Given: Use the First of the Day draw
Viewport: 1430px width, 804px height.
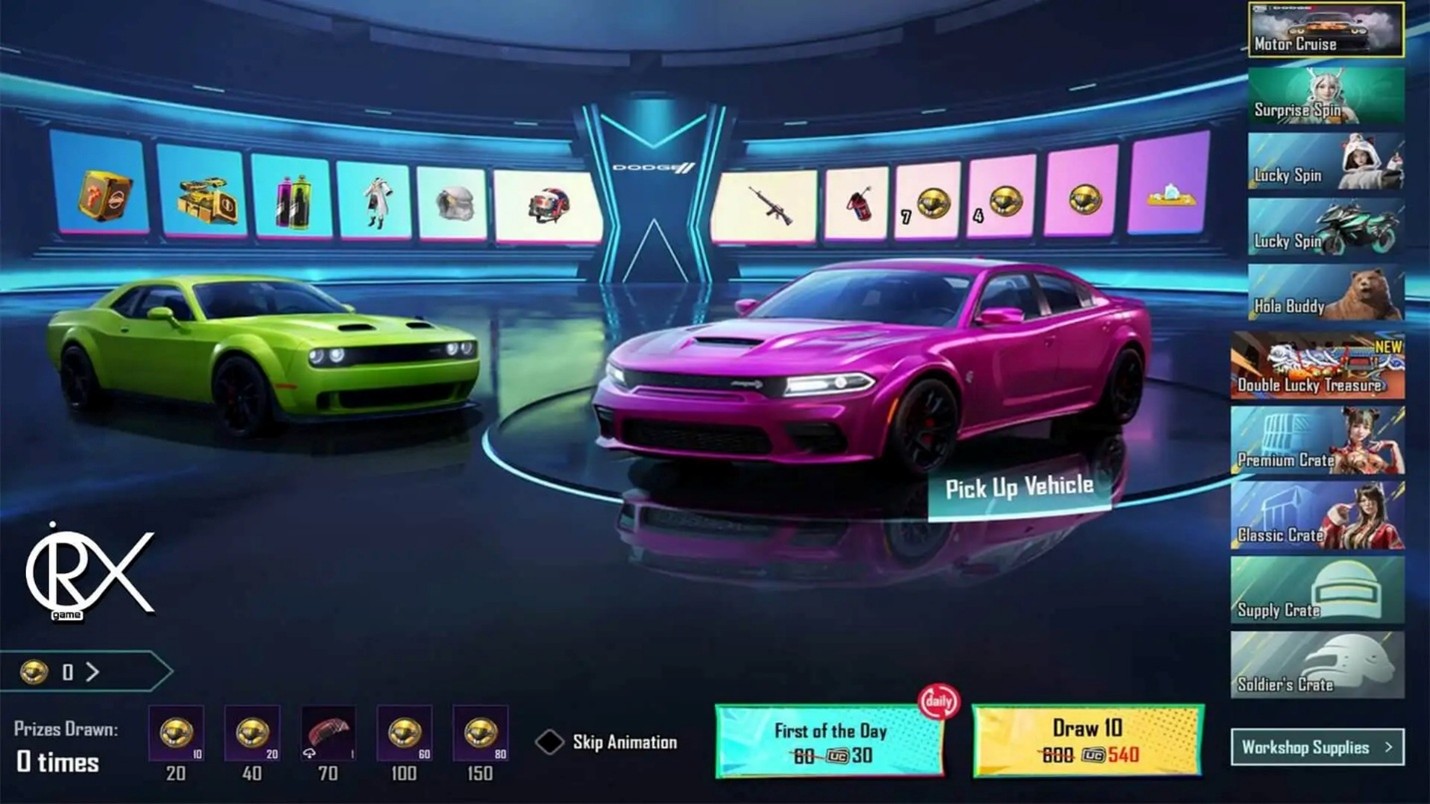Looking at the screenshot, I should tap(829, 742).
